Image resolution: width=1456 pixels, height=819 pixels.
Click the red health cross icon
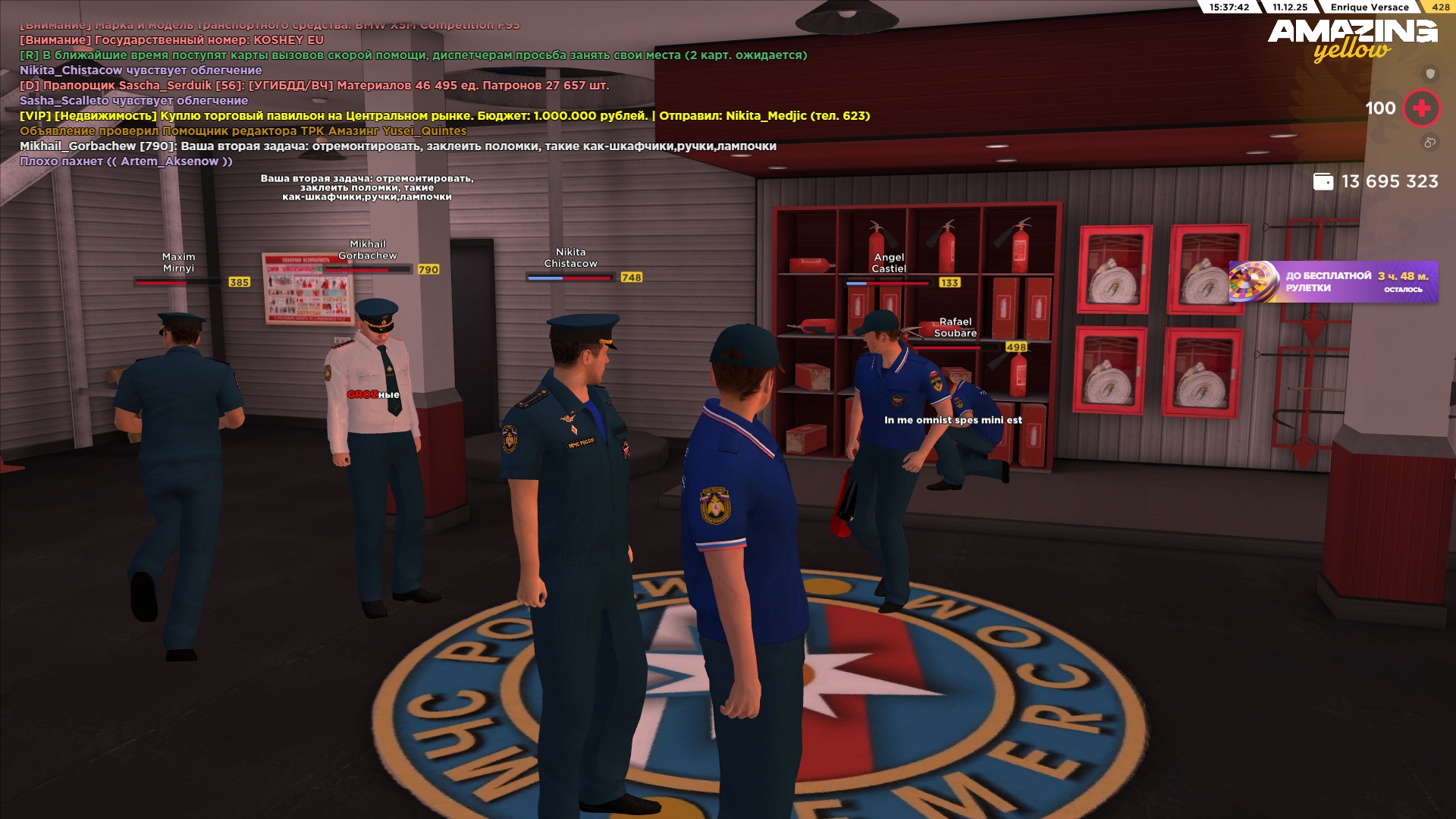pos(1422,108)
